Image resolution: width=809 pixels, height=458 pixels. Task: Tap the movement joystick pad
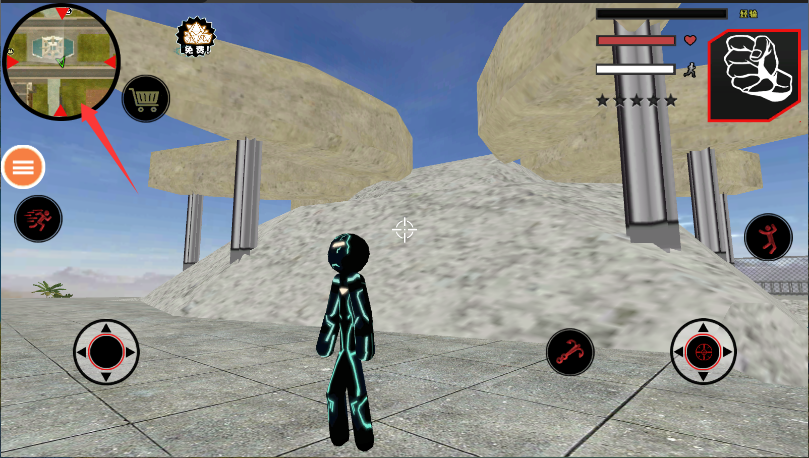click(x=106, y=352)
